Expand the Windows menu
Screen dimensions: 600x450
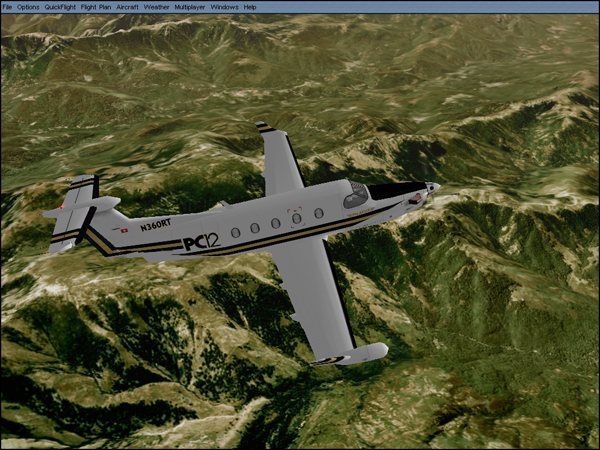click(224, 7)
